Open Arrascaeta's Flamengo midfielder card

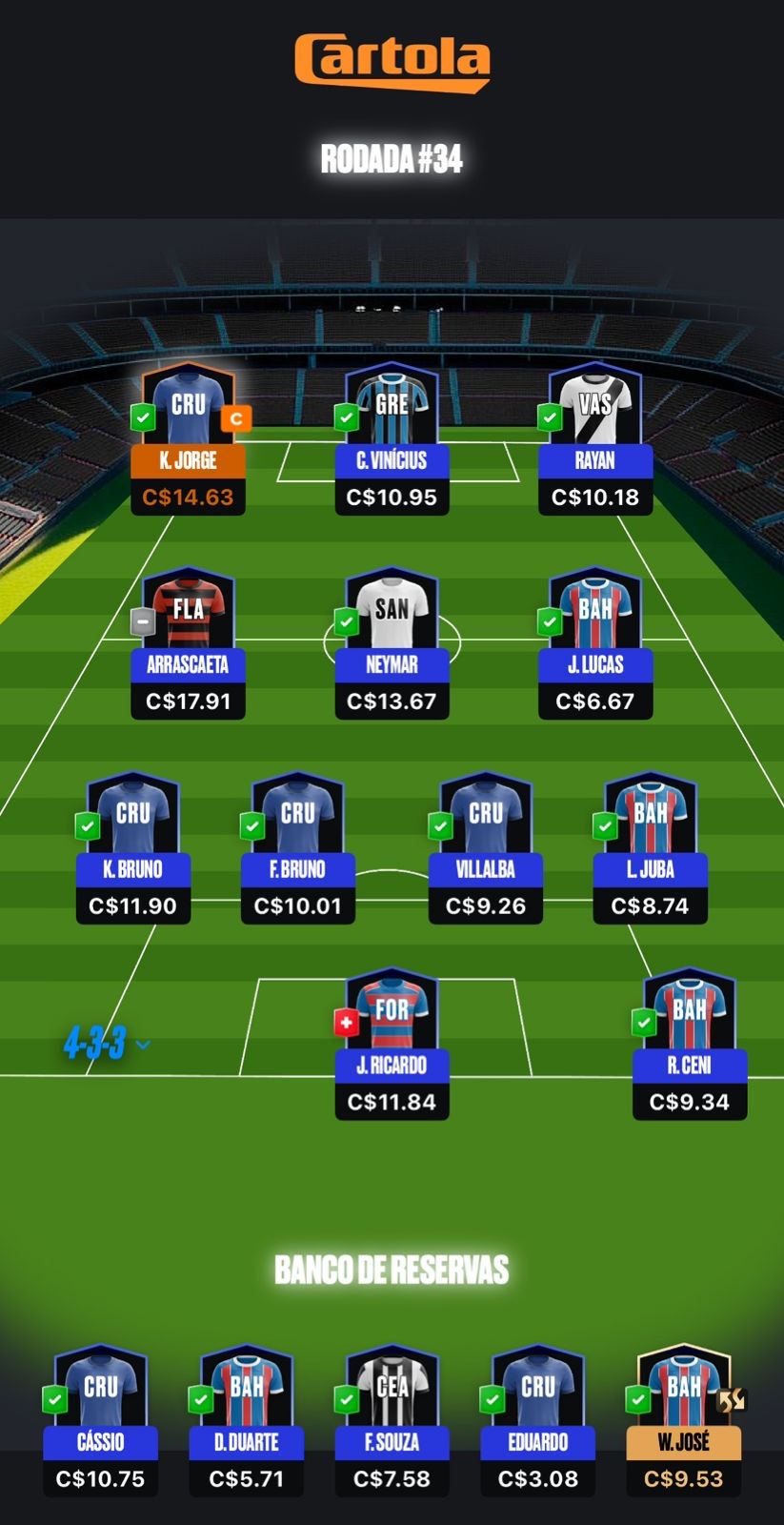point(188,643)
